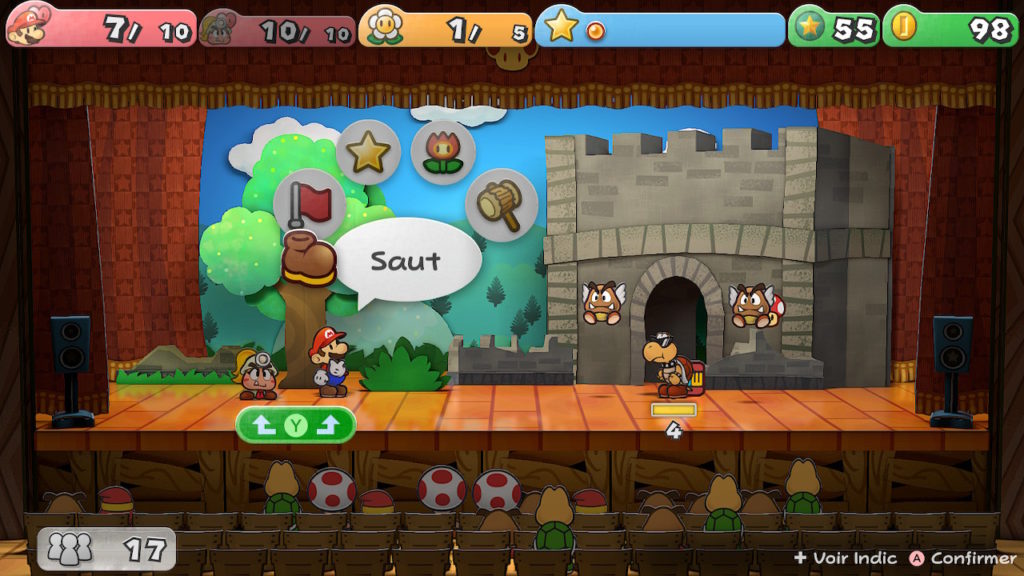Screen dimensions: 1024x576
Task: Click the Saut speech bubble label
Action: (x=406, y=261)
